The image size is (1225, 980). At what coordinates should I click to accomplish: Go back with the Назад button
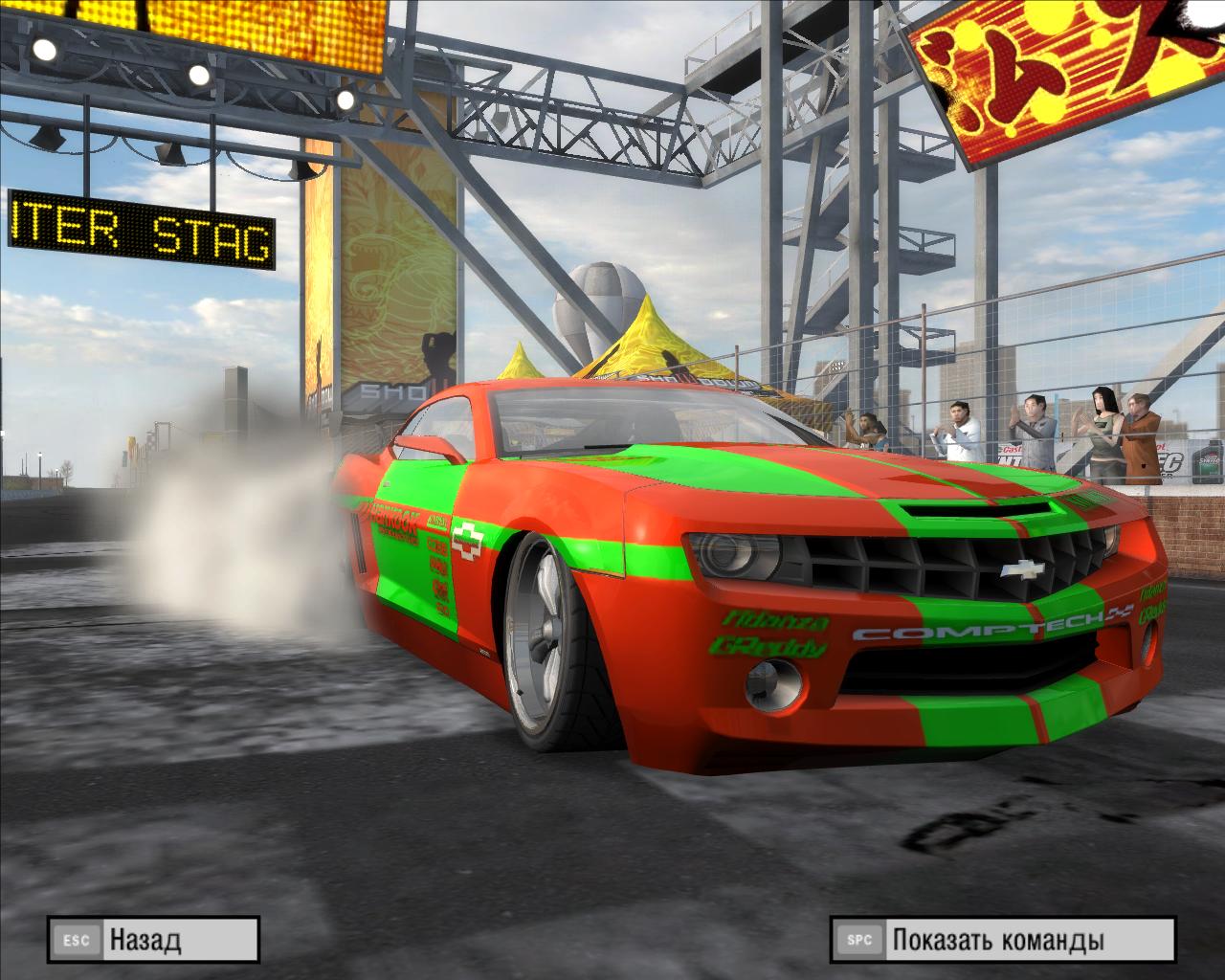coord(153,940)
